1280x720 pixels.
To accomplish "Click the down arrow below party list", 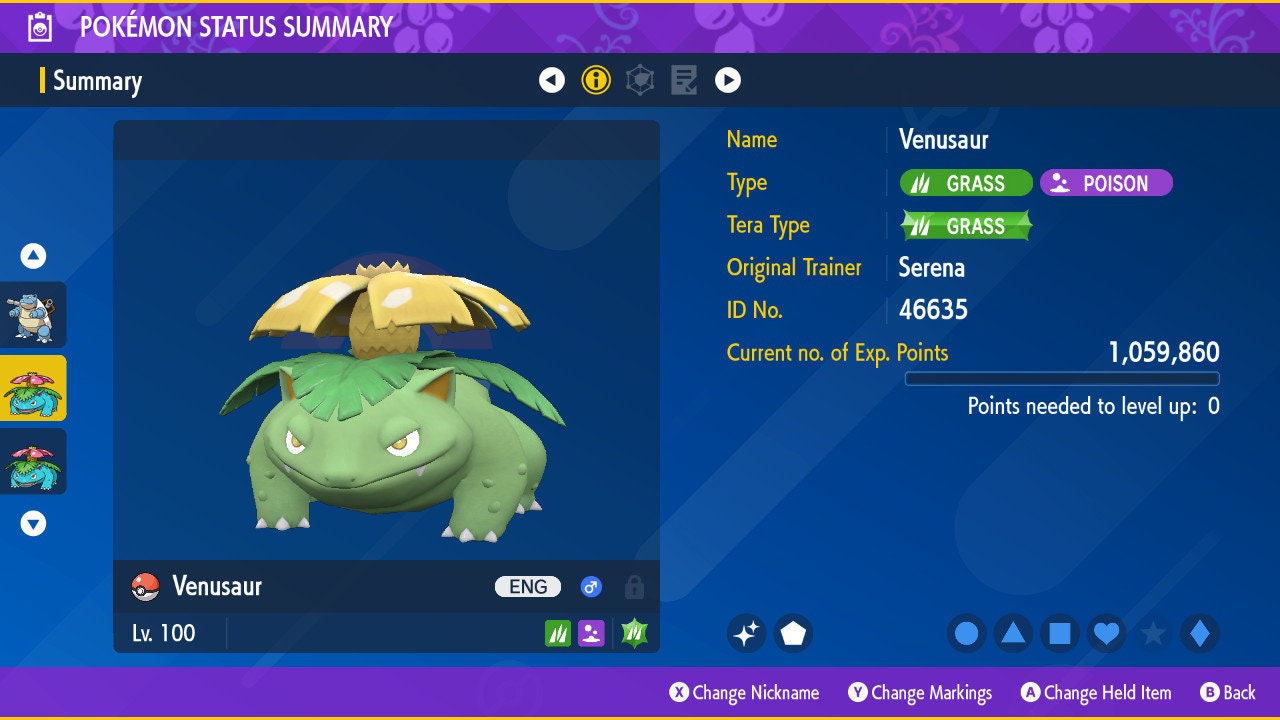I will pos(33,523).
